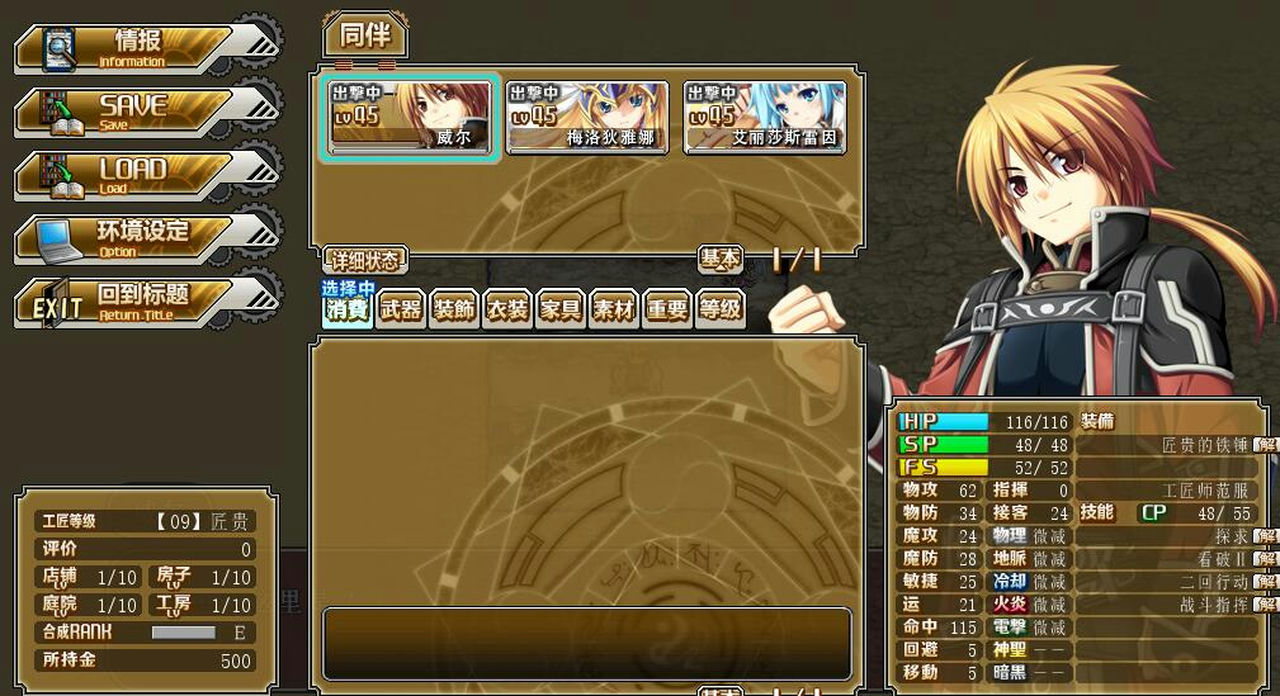The height and width of the screenshot is (696, 1280).
Task: Show 详细状态 detailed status
Action: point(365,261)
